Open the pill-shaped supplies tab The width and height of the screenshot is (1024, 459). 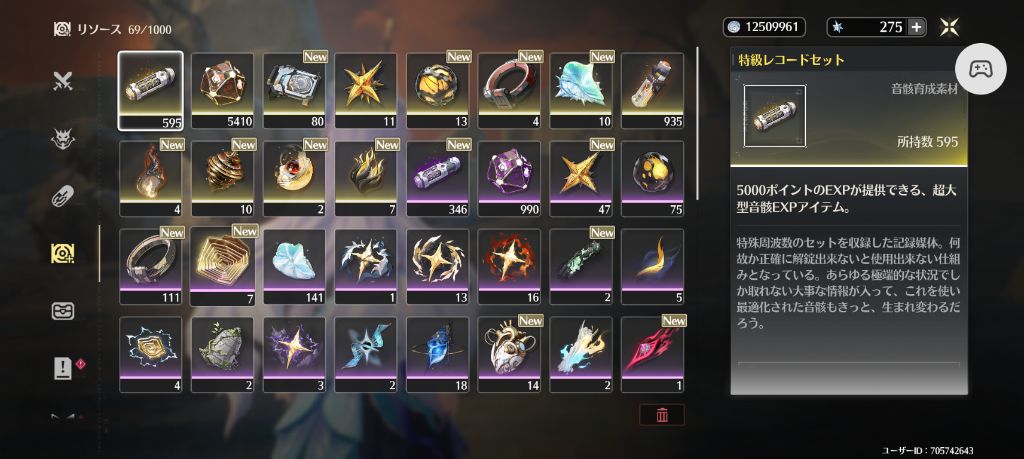(63, 196)
